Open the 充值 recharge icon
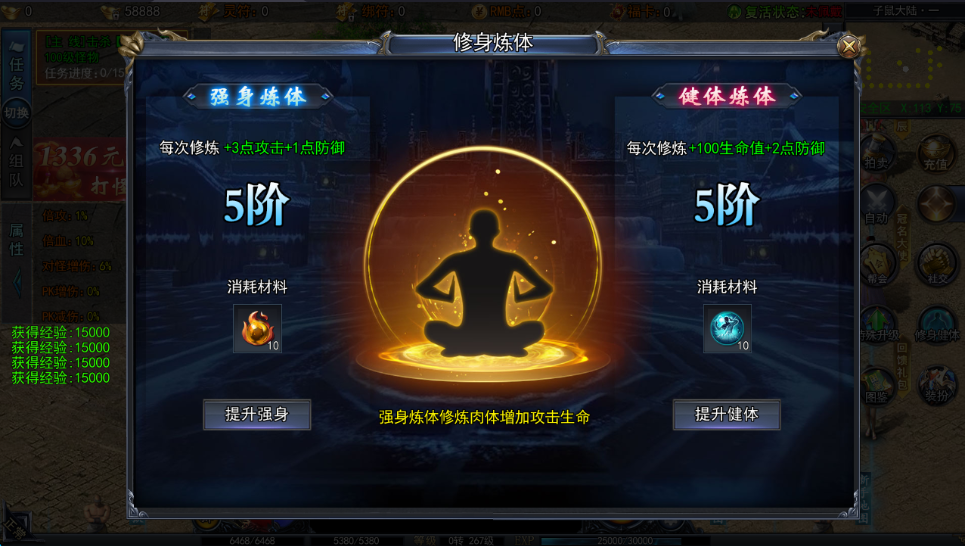Screen dimensions: 965x546 (935, 156)
